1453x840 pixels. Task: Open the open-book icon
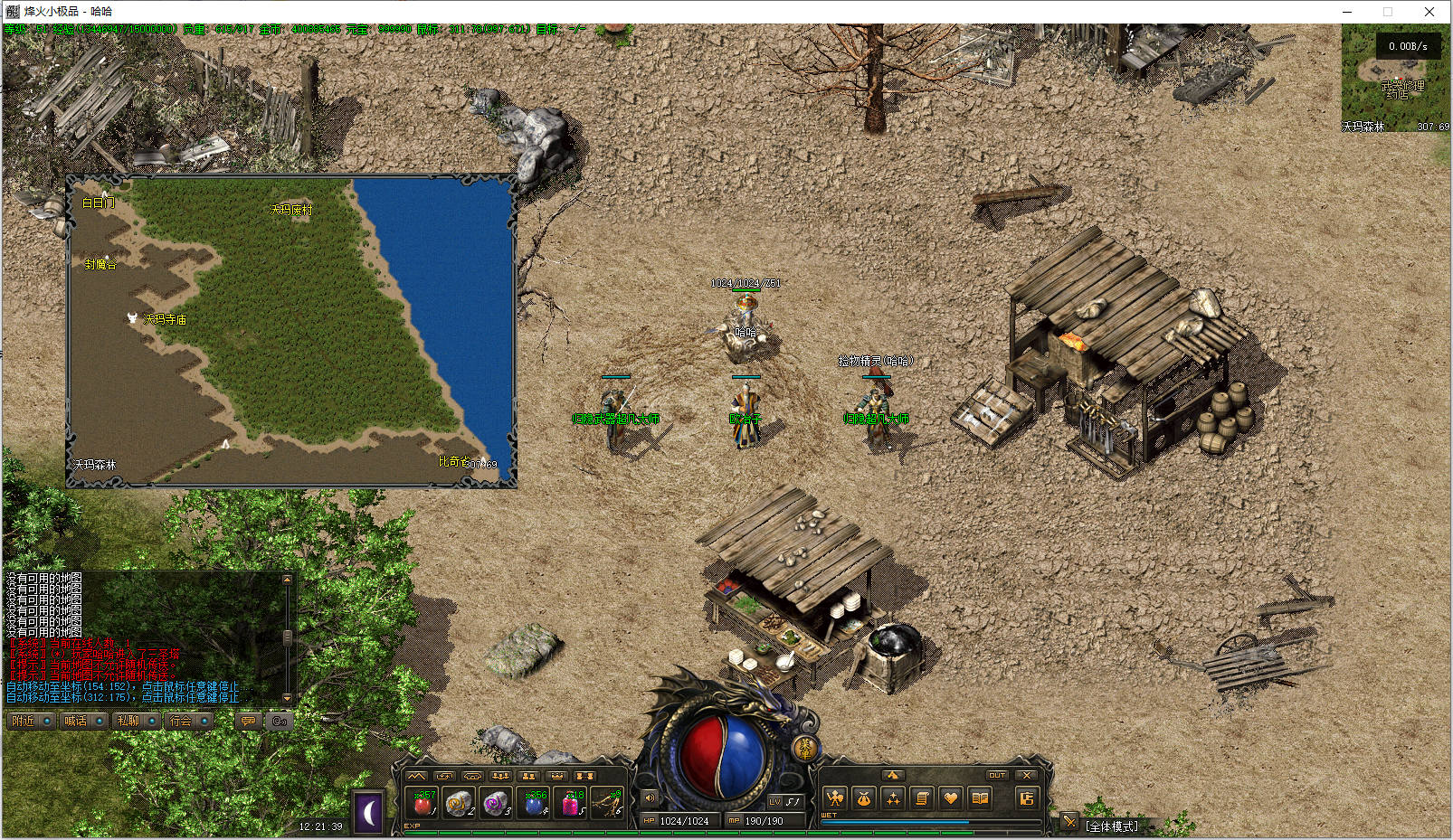click(979, 798)
